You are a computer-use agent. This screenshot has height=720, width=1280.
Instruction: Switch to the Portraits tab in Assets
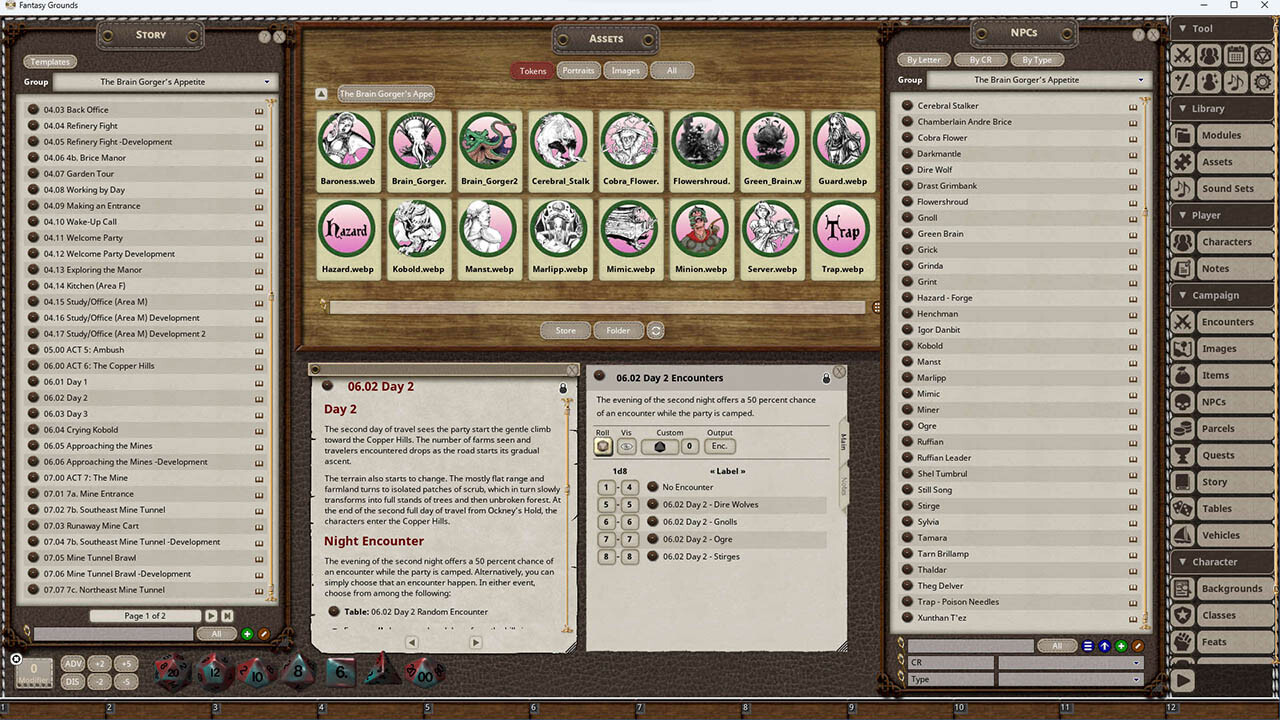(579, 70)
